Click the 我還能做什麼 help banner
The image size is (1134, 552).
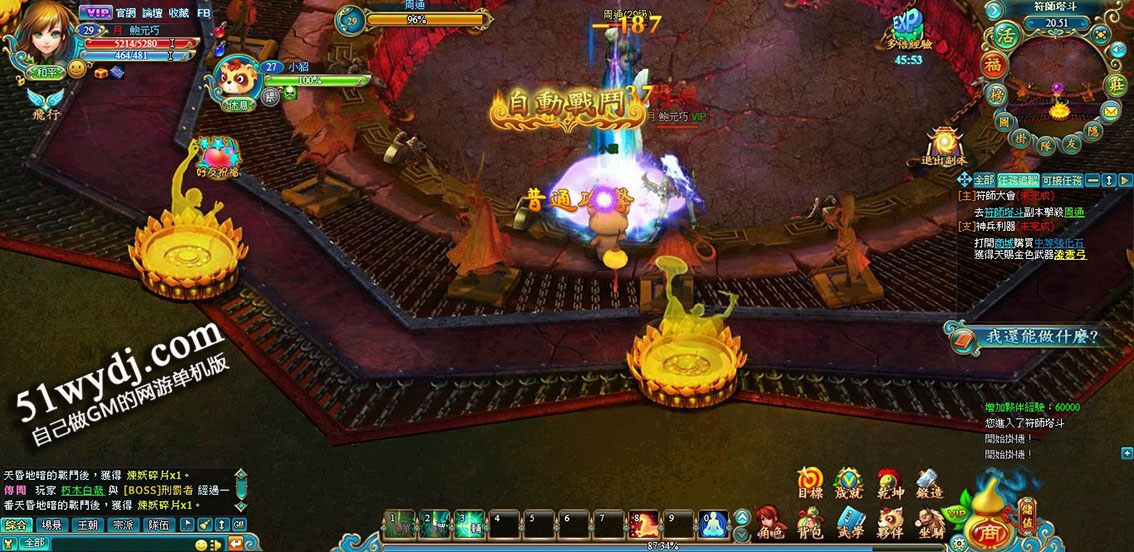coord(1030,337)
